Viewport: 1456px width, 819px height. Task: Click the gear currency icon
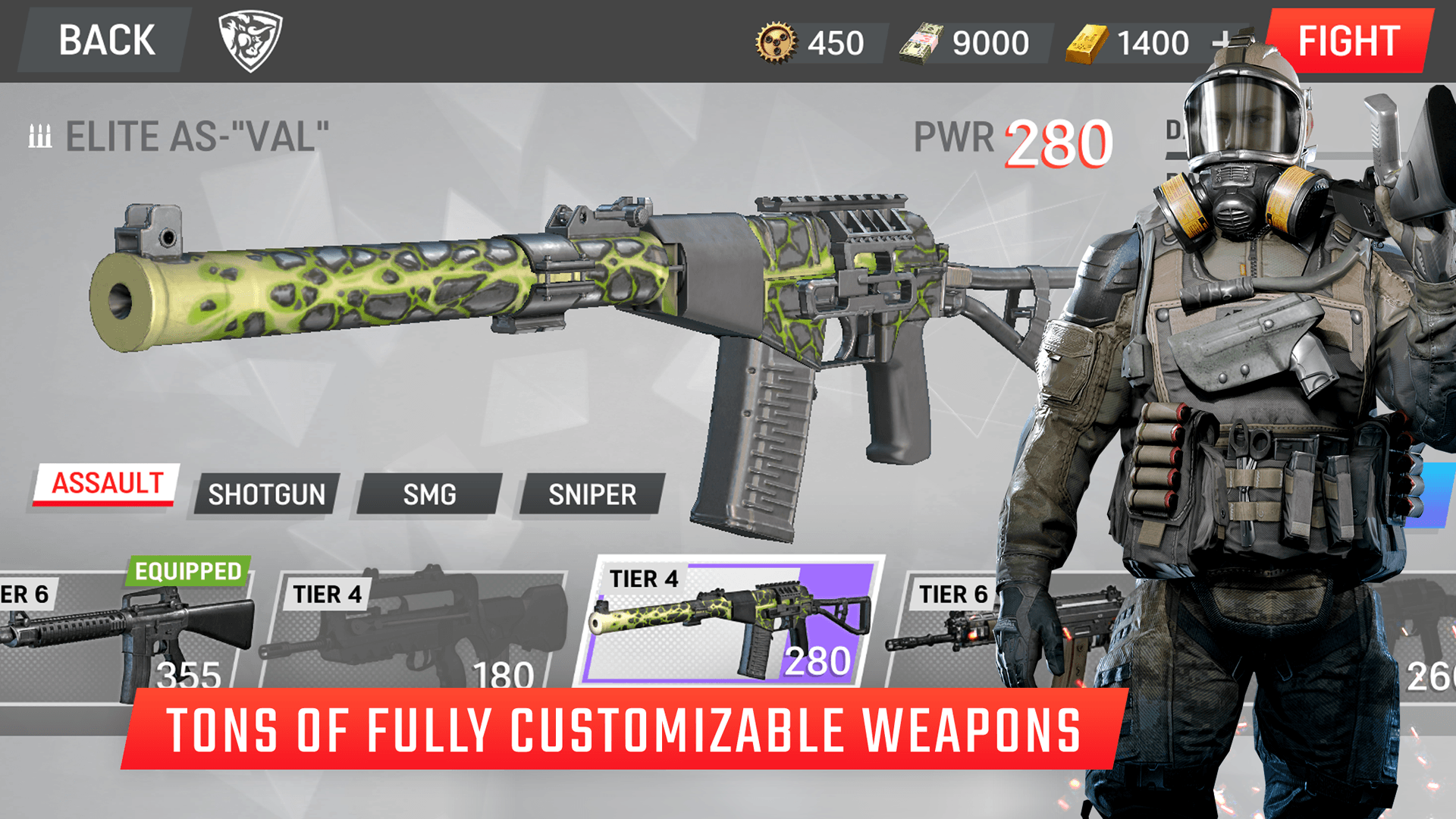click(775, 42)
